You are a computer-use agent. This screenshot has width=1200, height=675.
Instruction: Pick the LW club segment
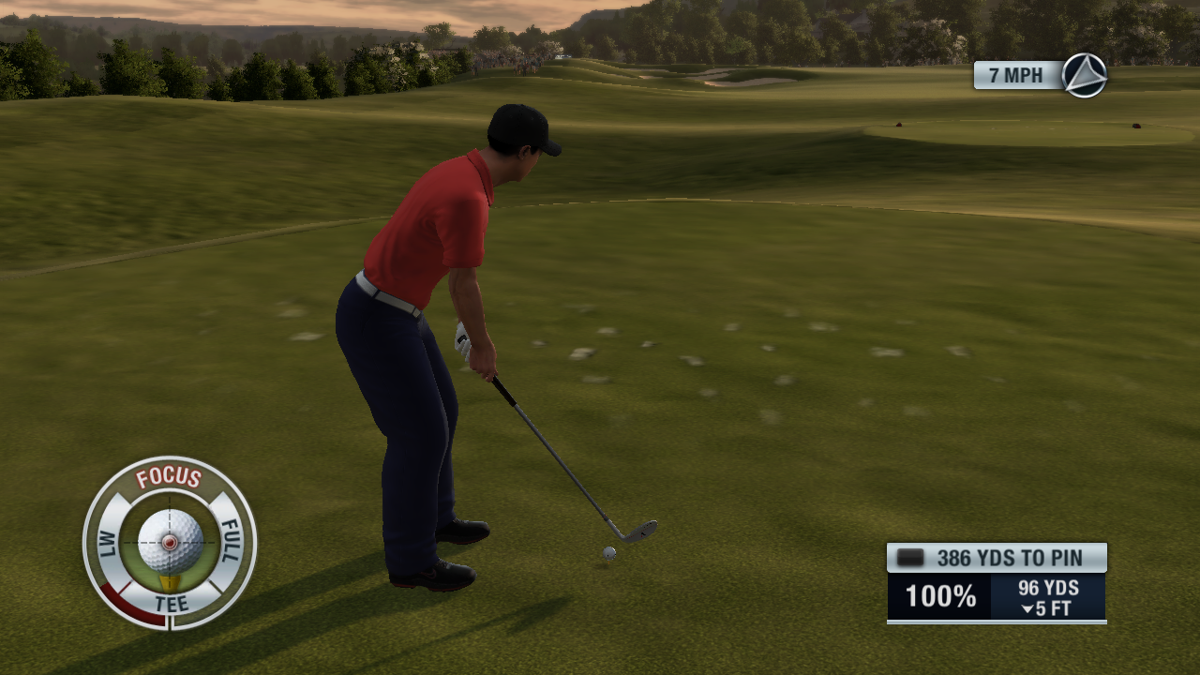point(107,543)
